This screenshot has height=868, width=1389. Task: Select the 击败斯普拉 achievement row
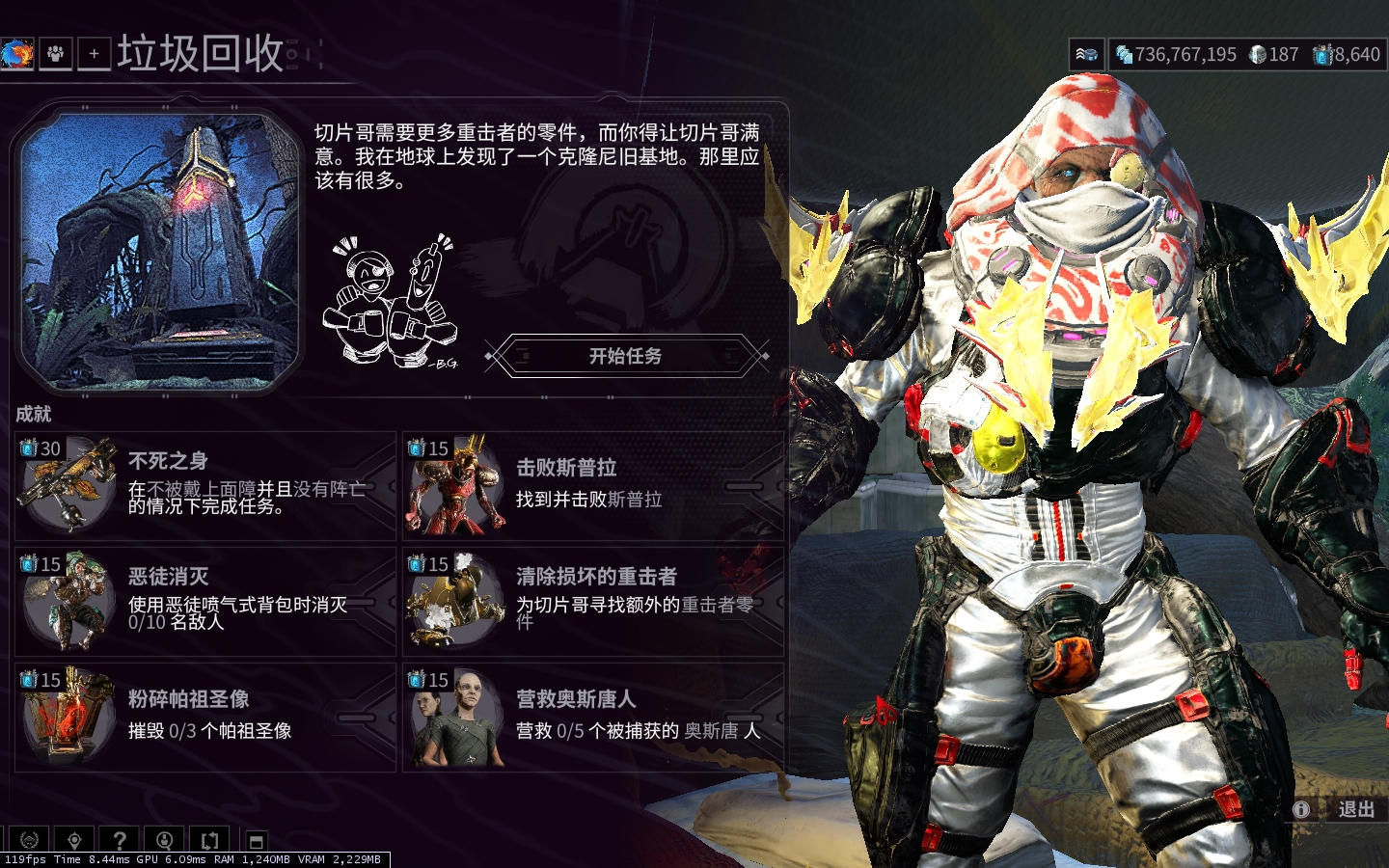592,486
